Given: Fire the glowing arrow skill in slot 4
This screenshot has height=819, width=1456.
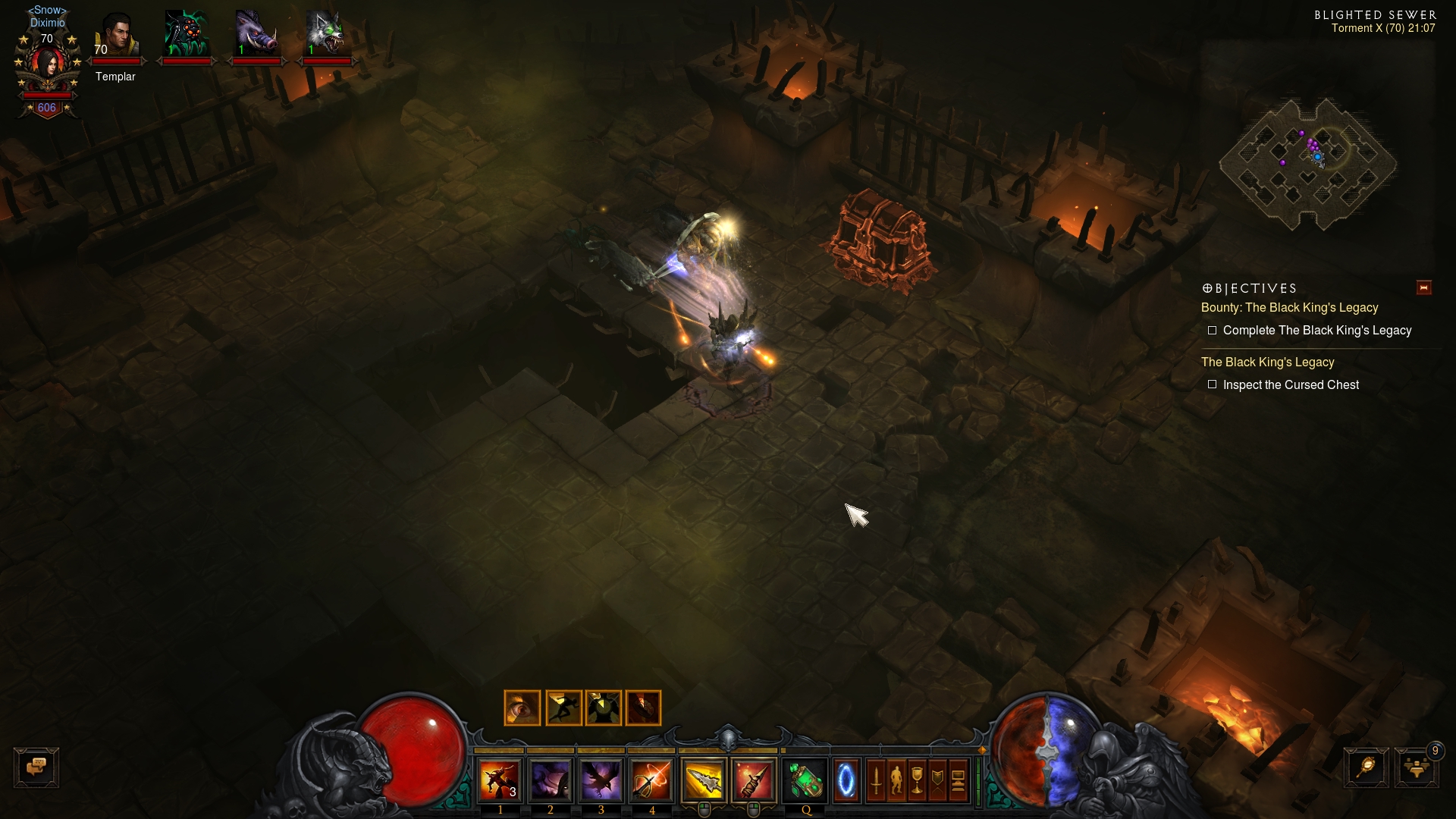Looking at the screenshot, I should [651, 780].
